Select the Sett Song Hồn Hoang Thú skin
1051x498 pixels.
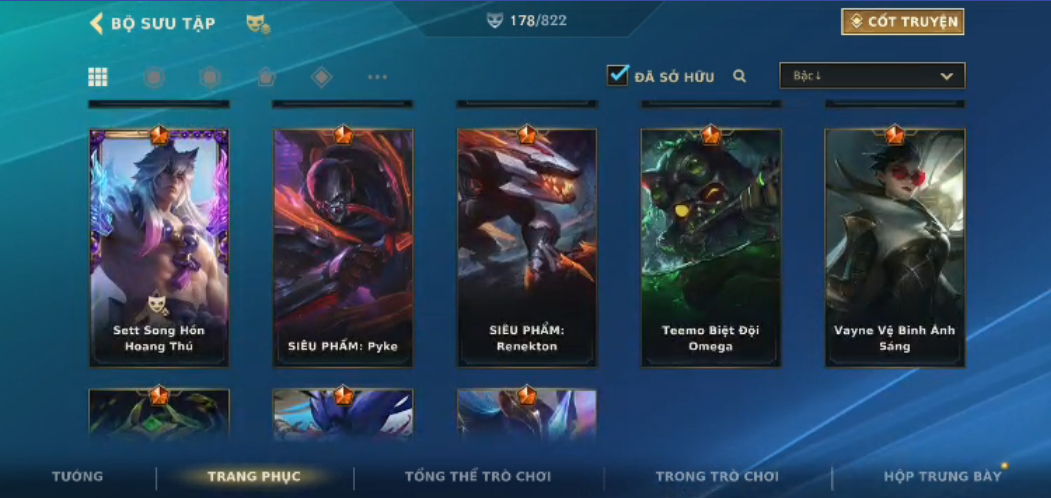(159, 248)
